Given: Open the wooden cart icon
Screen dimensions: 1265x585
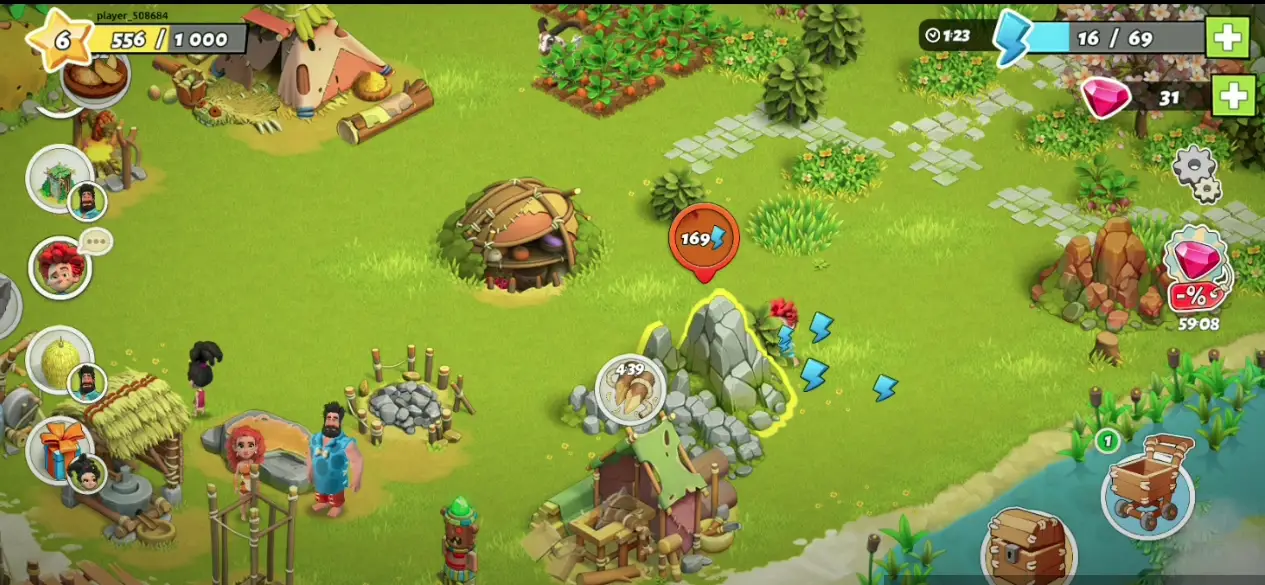Looking at the screenshot, I should (x=1147, y=484).
